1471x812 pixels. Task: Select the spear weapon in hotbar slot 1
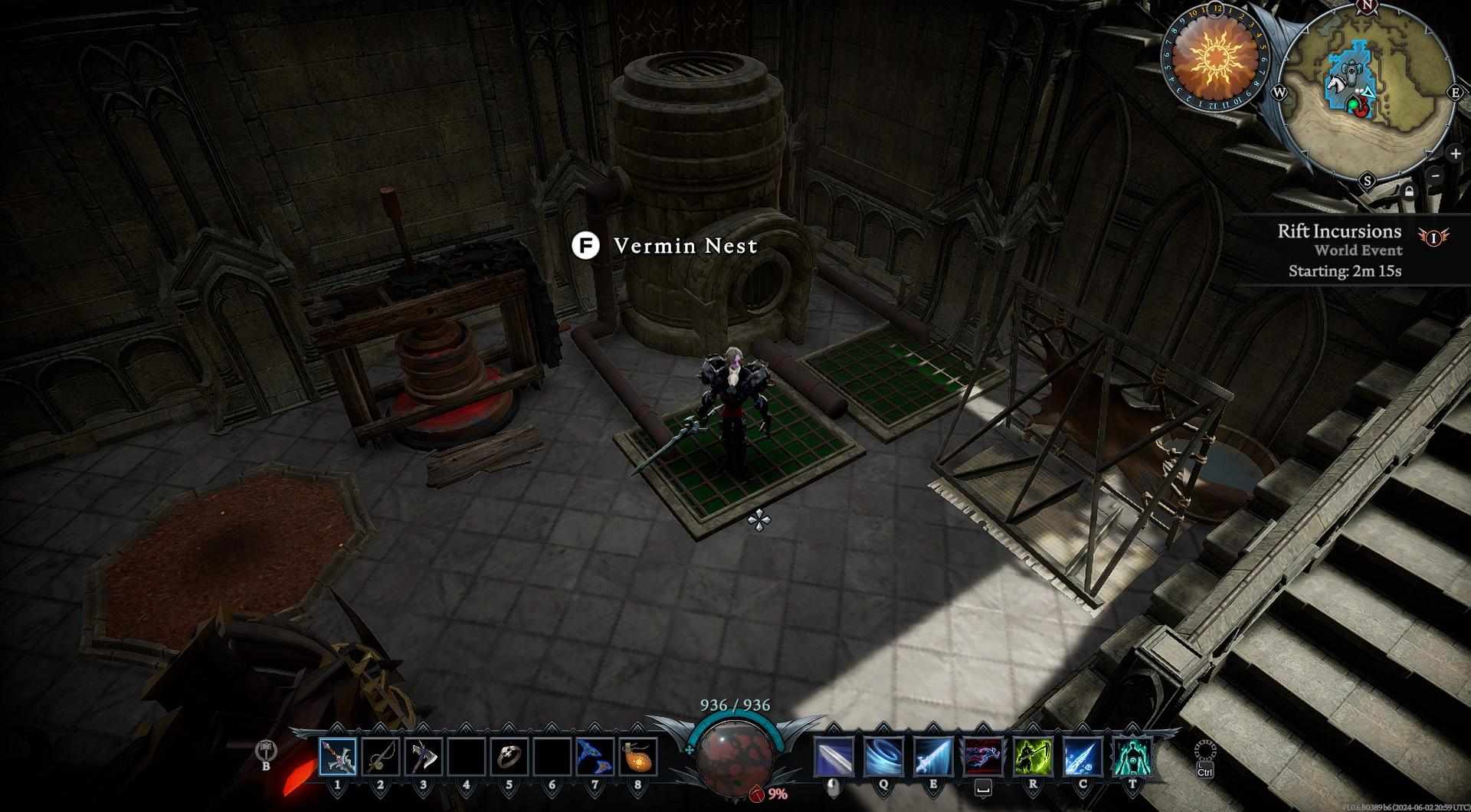point(338,757)
